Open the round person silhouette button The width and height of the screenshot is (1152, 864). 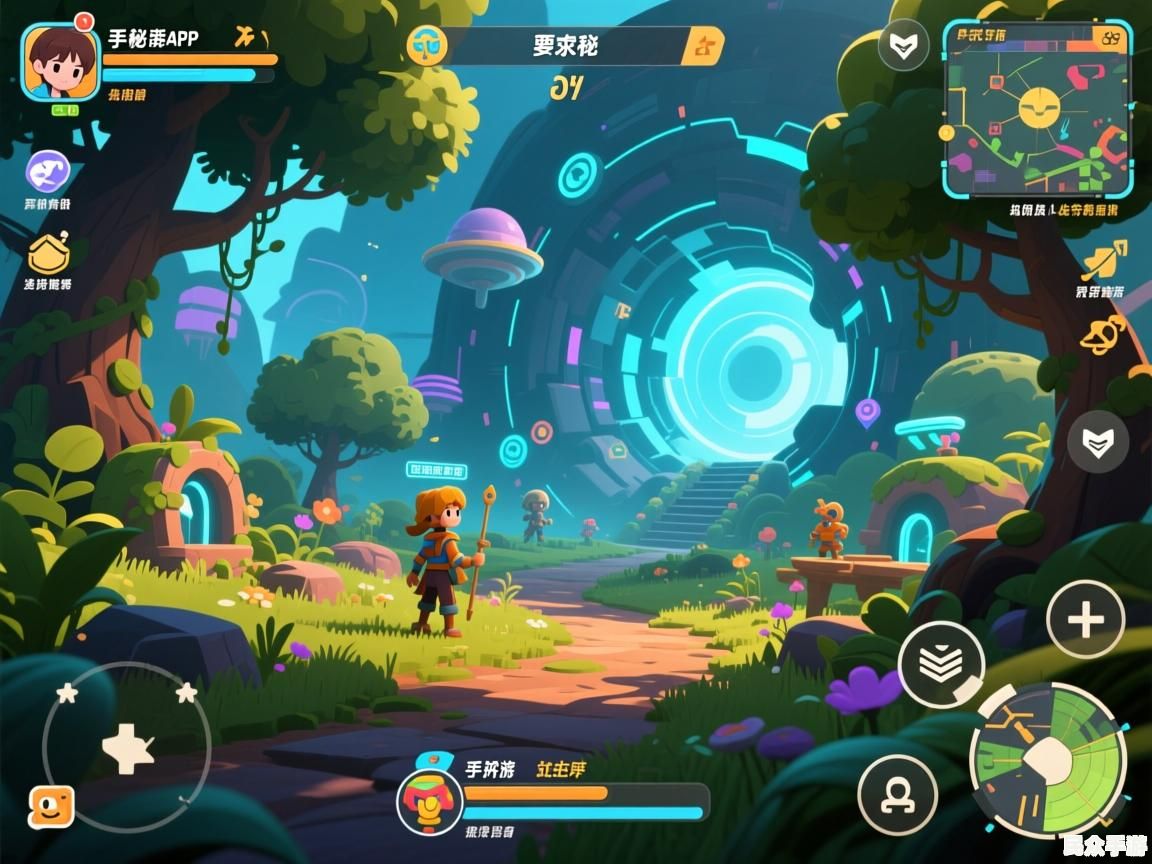[897, 794]
